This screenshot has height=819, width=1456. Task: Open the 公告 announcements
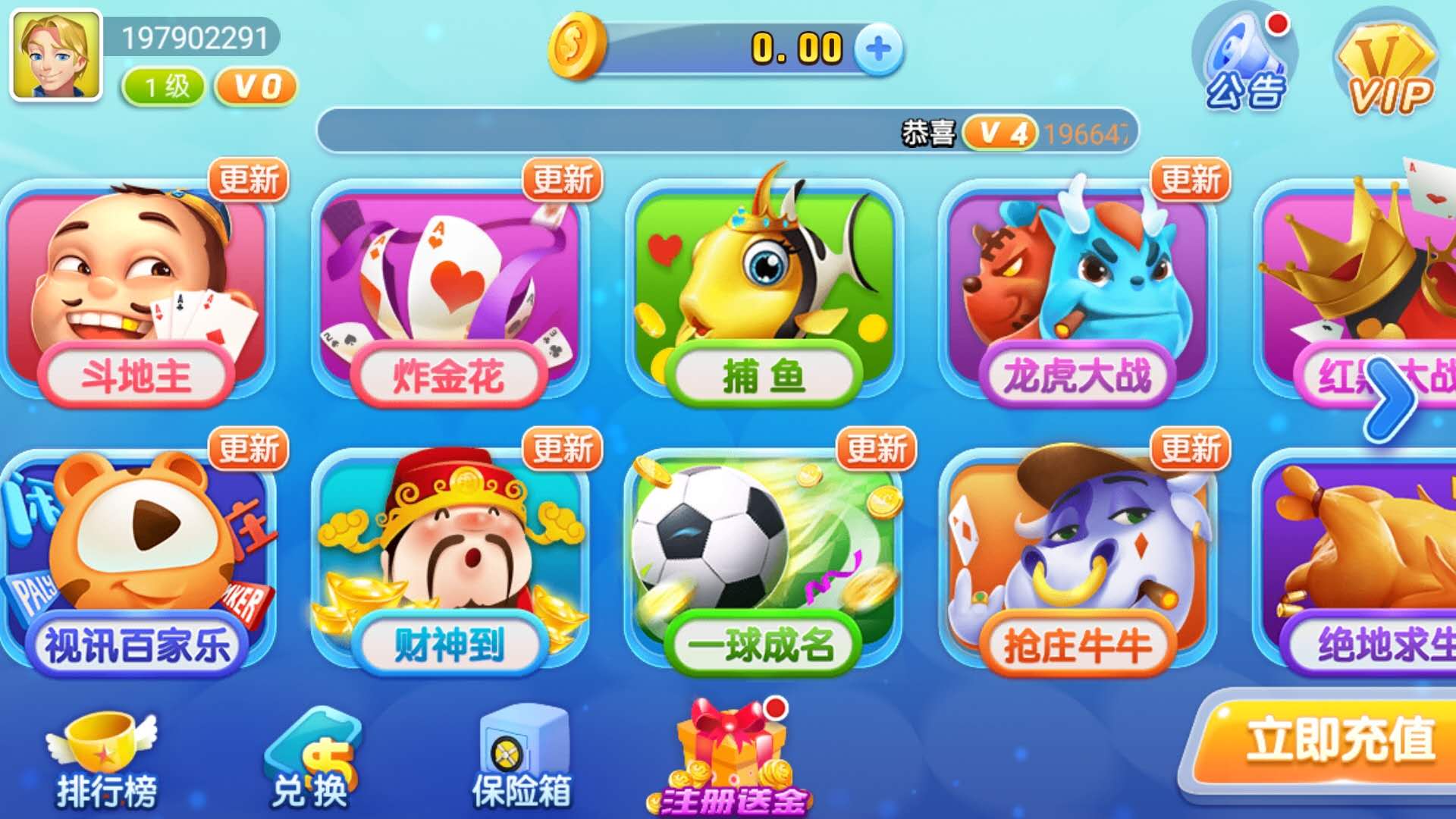pyautogui.click(x=1244, y=62)
